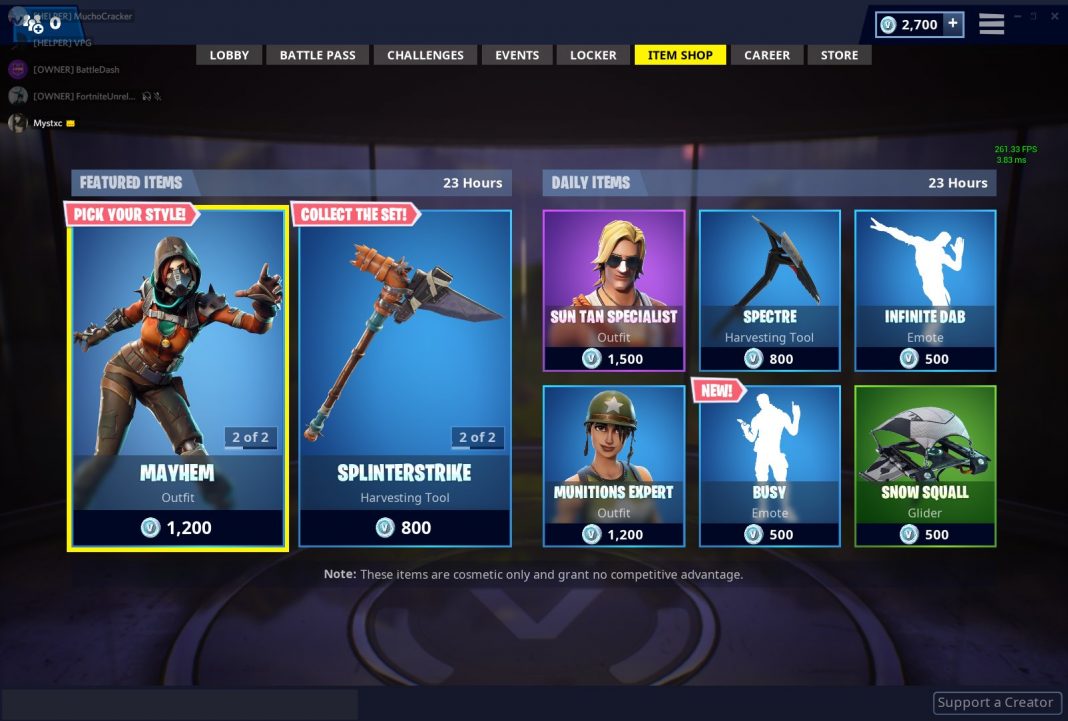Choose the Splinterstrike harvesting tool

tap(405, 380)
